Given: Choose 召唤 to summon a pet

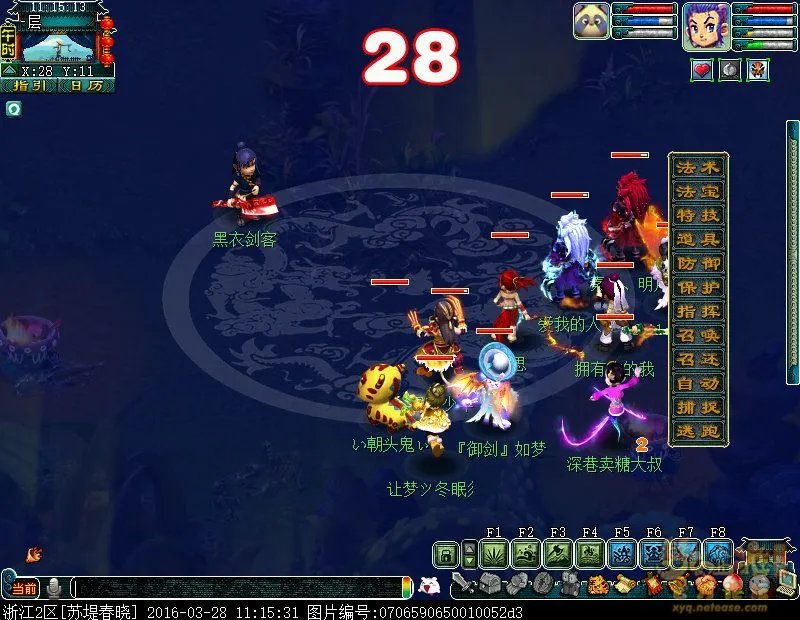Looking at the screenshot, I should [x=697, y=335].
